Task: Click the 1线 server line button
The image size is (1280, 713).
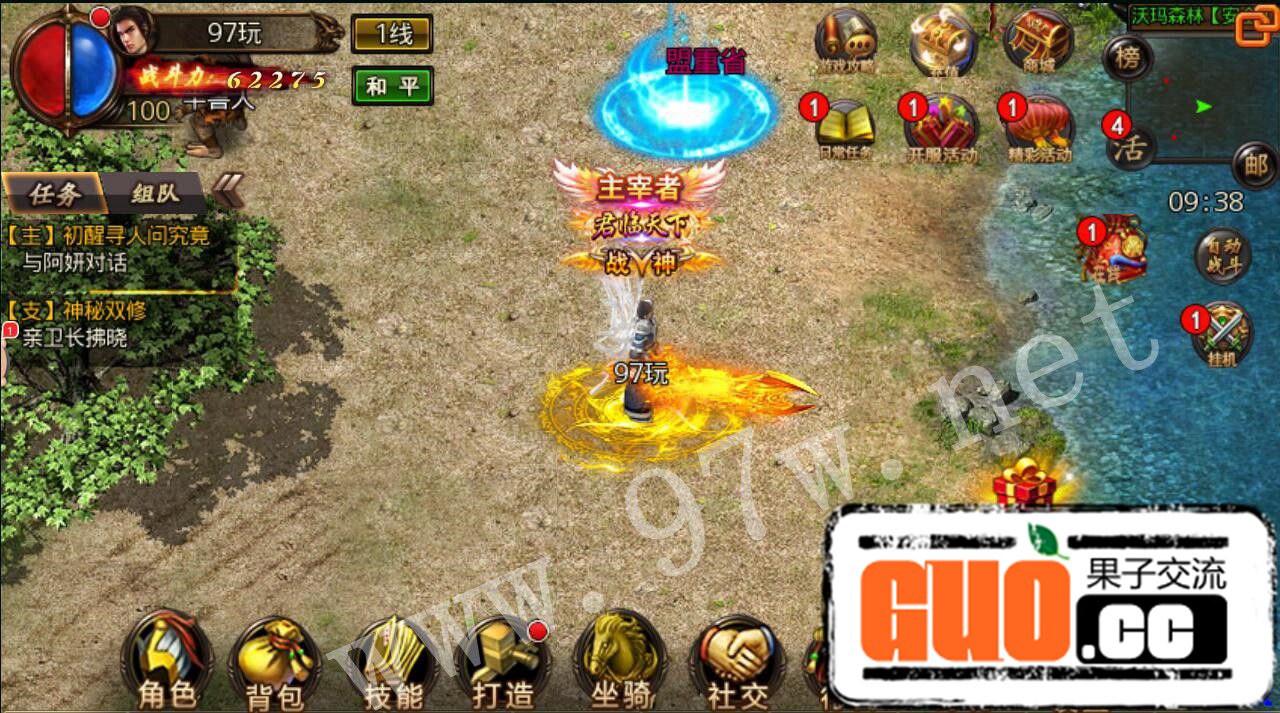Action: (x=392, y=35)
